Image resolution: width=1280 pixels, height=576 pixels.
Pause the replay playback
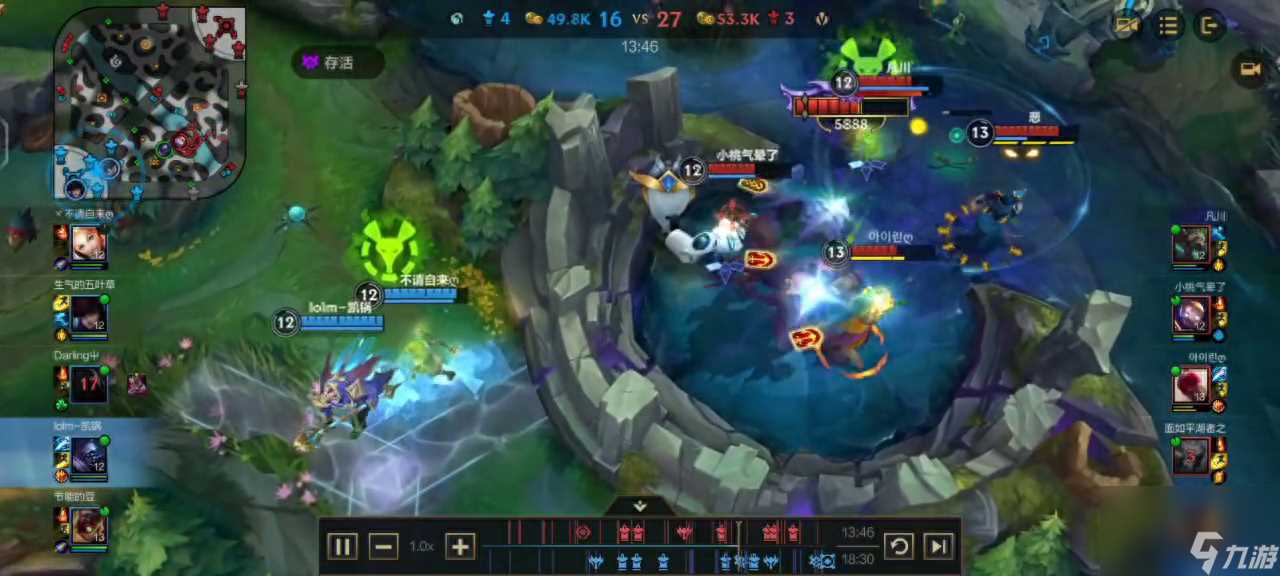point(342,546)
